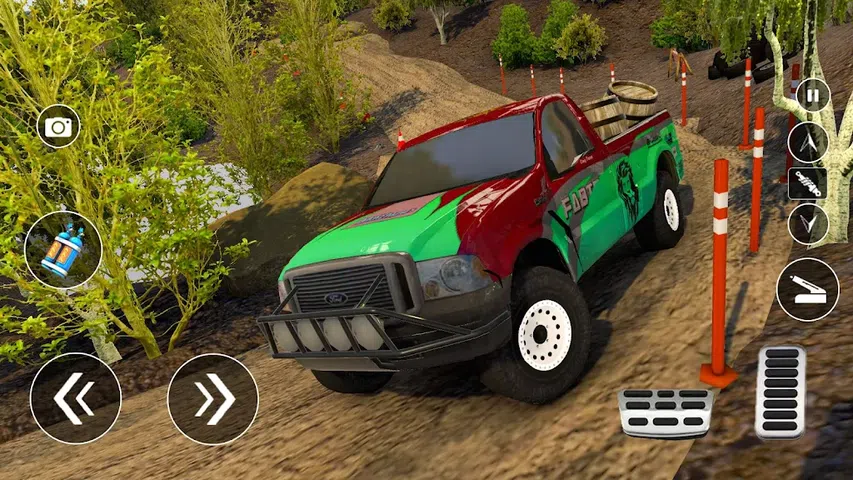
Task: Raise suspension with the up arrow
Action: [x=808, y=142]
